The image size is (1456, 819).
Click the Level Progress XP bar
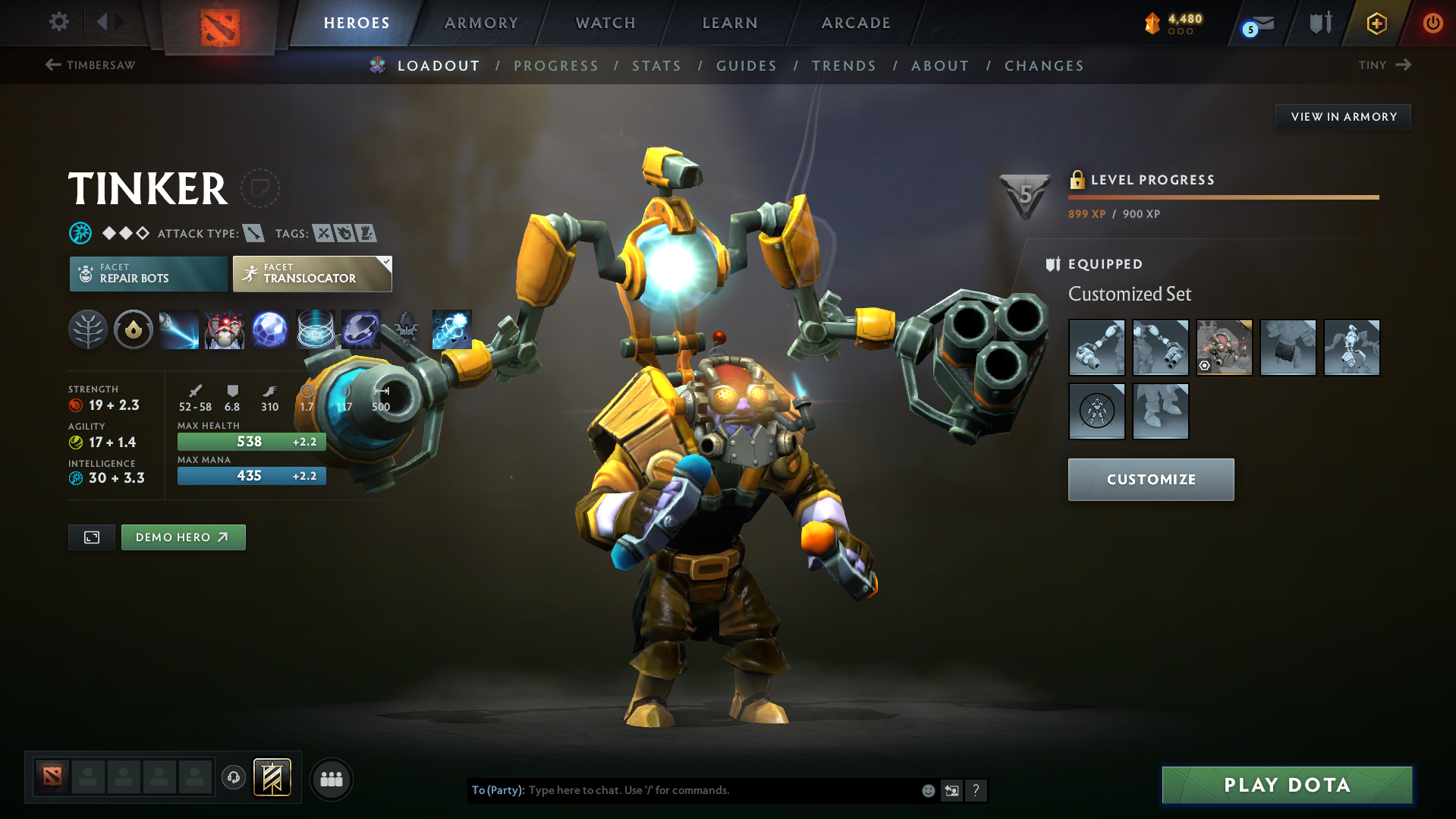point(1223,197)
